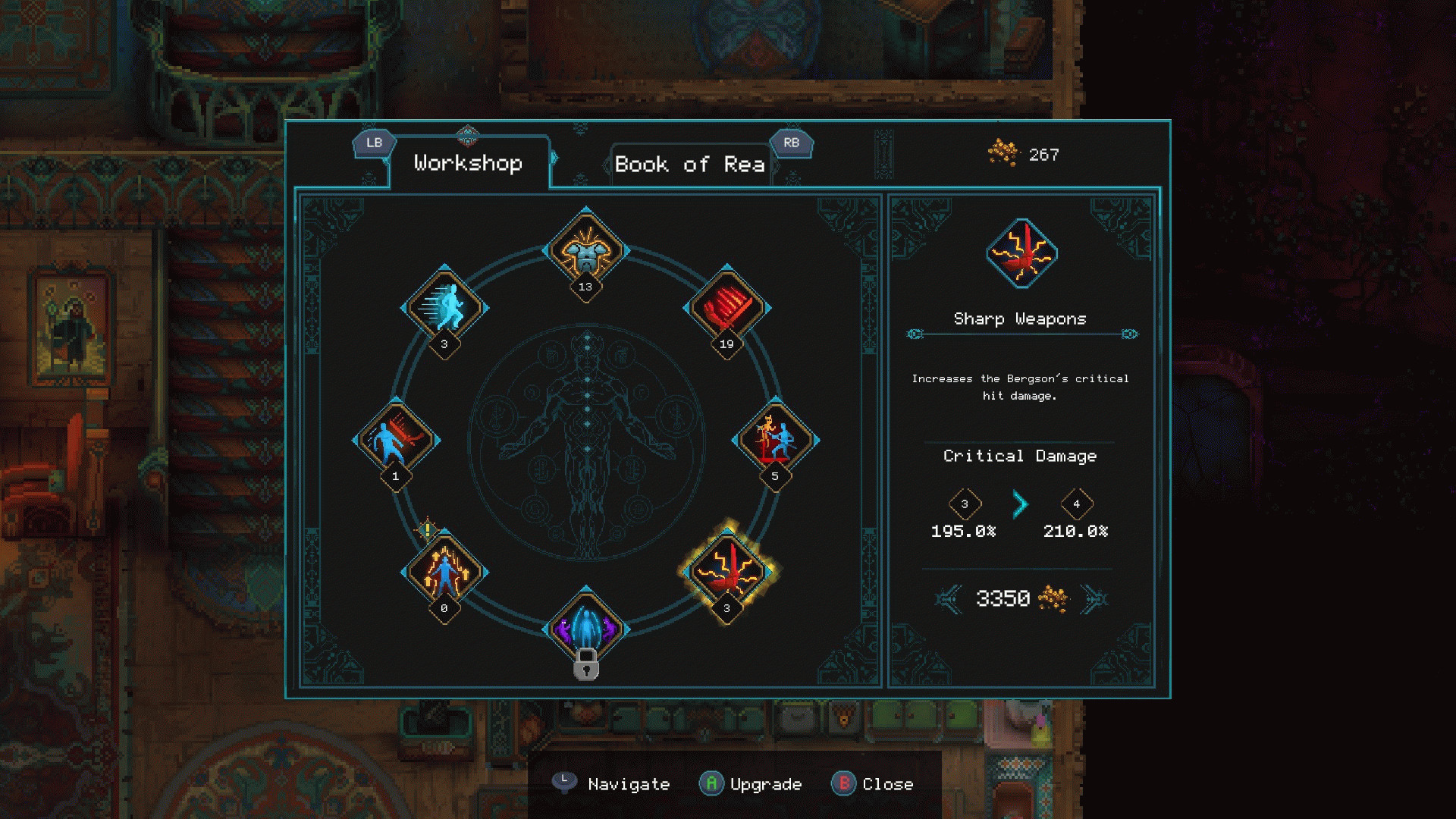Choose the running figure speed upgrade
The height and width of the screenshot is (819, 1456).
[x=444, y=307]
